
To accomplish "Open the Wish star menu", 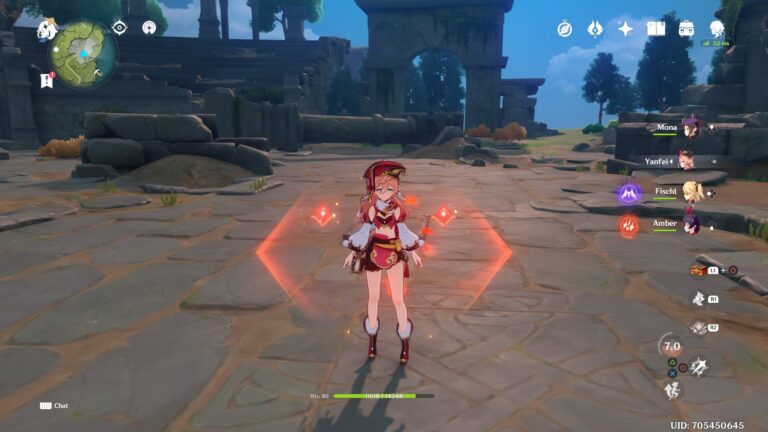I will [x=625, y=29].
